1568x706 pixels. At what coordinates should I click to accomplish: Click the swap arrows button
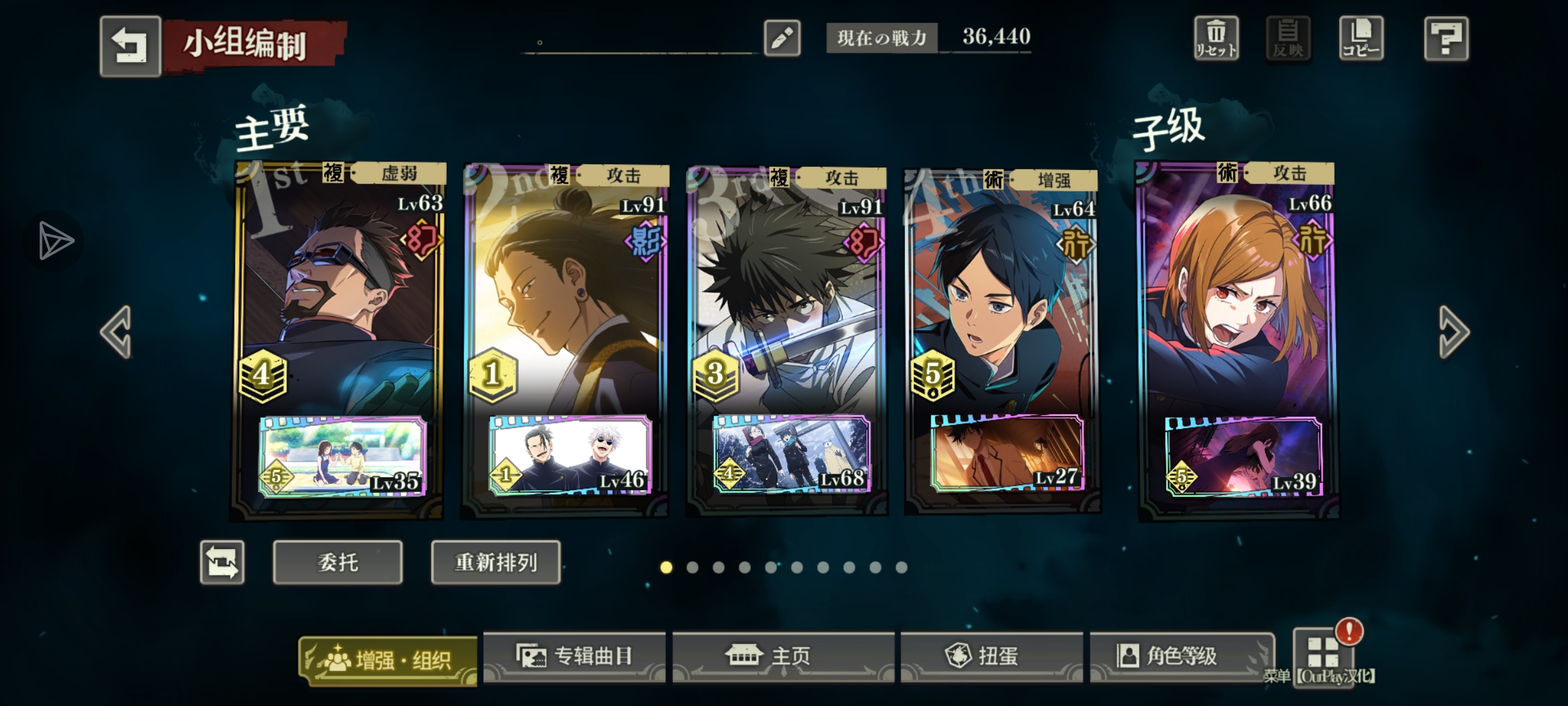tap(222, 562)
